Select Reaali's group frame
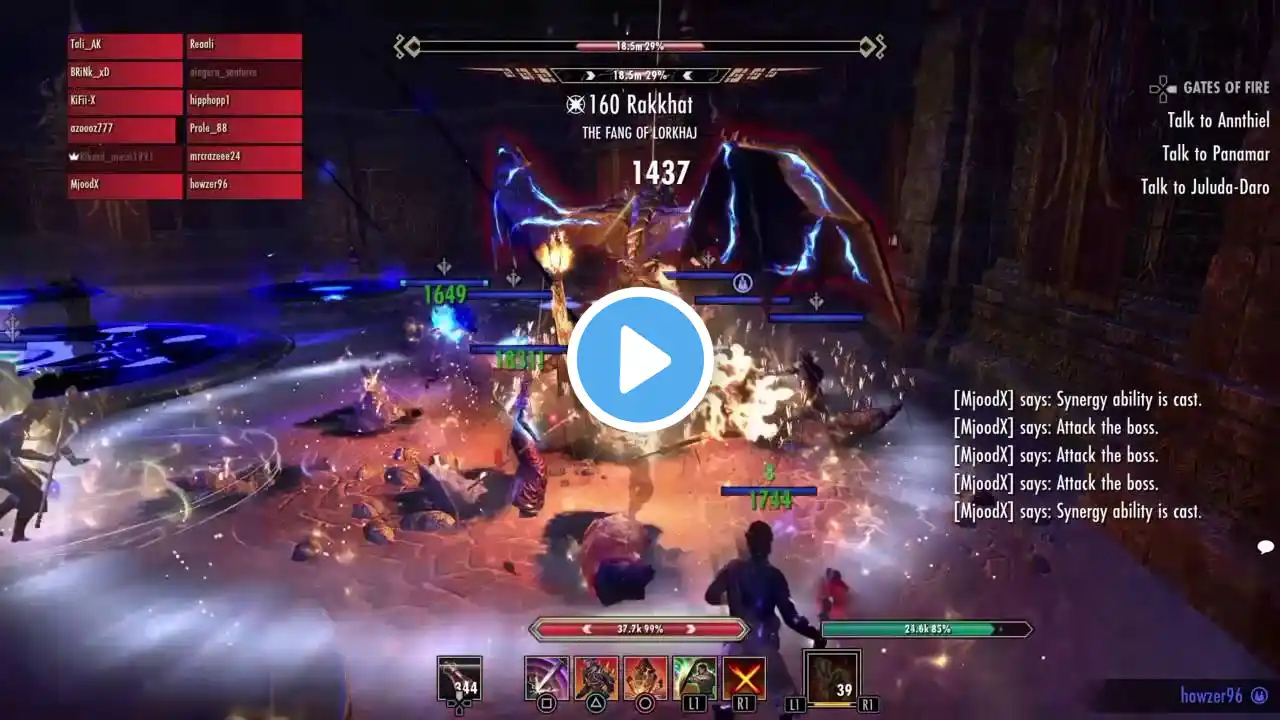Image resolution: width=1280 pixels, height=720 pixels. click(244, 46)
